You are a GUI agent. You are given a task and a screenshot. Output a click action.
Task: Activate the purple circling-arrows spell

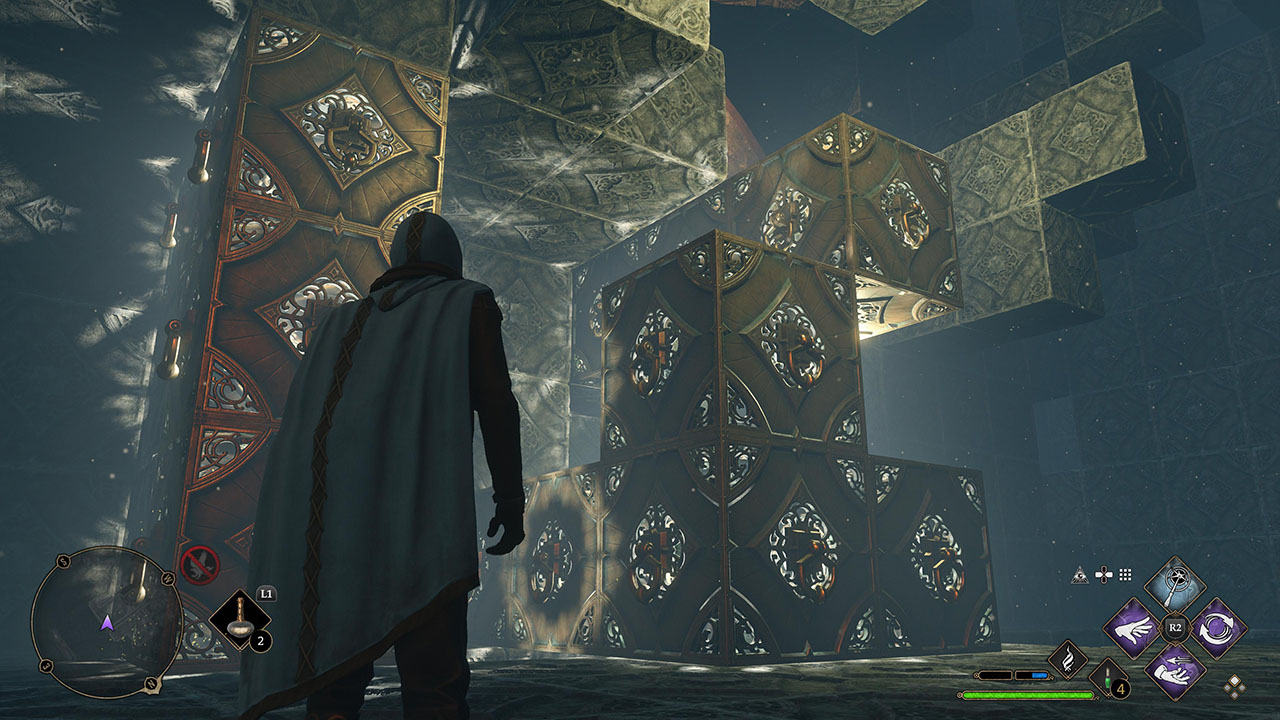coord(1218,627)
